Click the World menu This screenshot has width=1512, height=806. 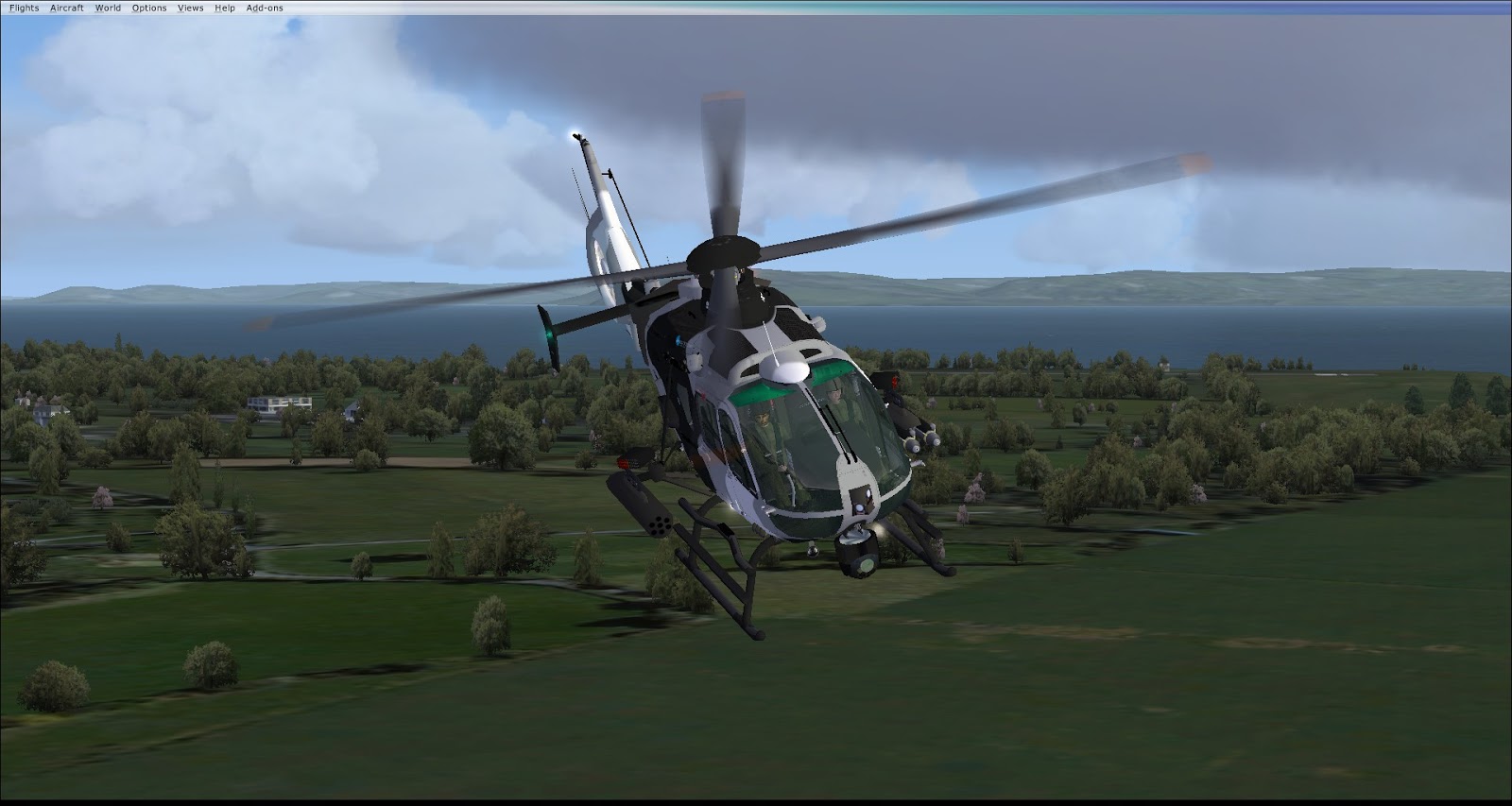pos(108,8)
